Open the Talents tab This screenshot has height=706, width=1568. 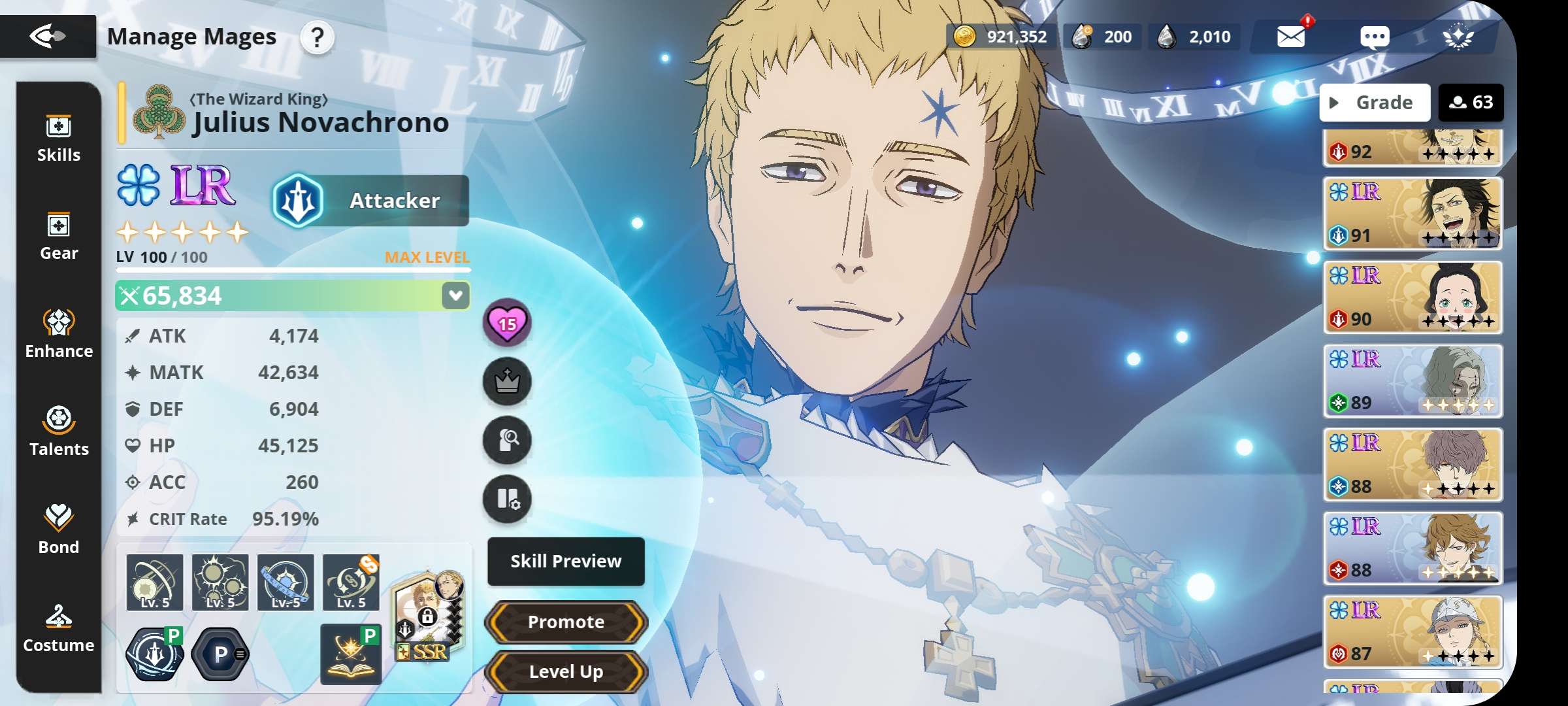coord(59,433)
